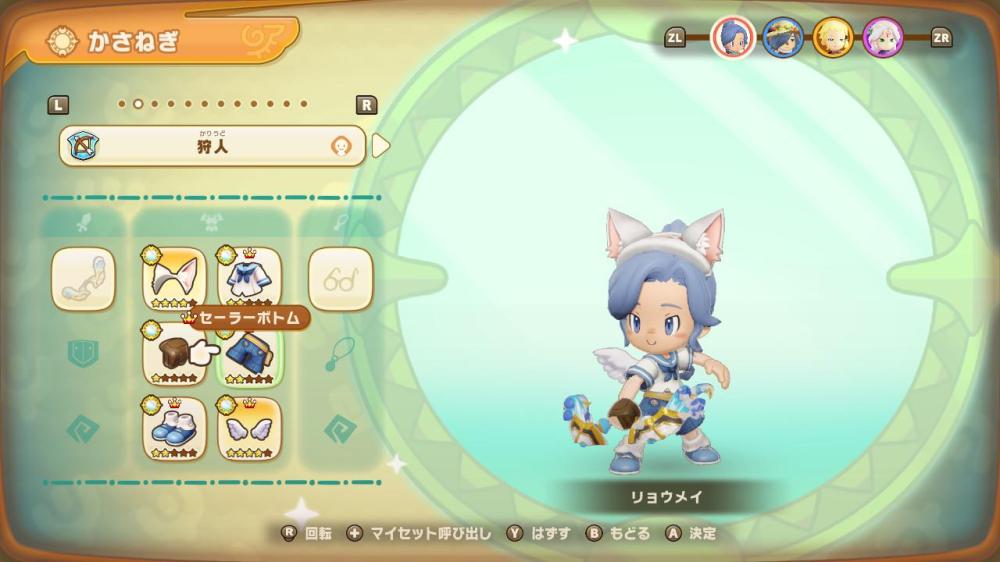Open the 狩人 job selector bar
This screenshot has width=1000, height=562.
point(212,146)
